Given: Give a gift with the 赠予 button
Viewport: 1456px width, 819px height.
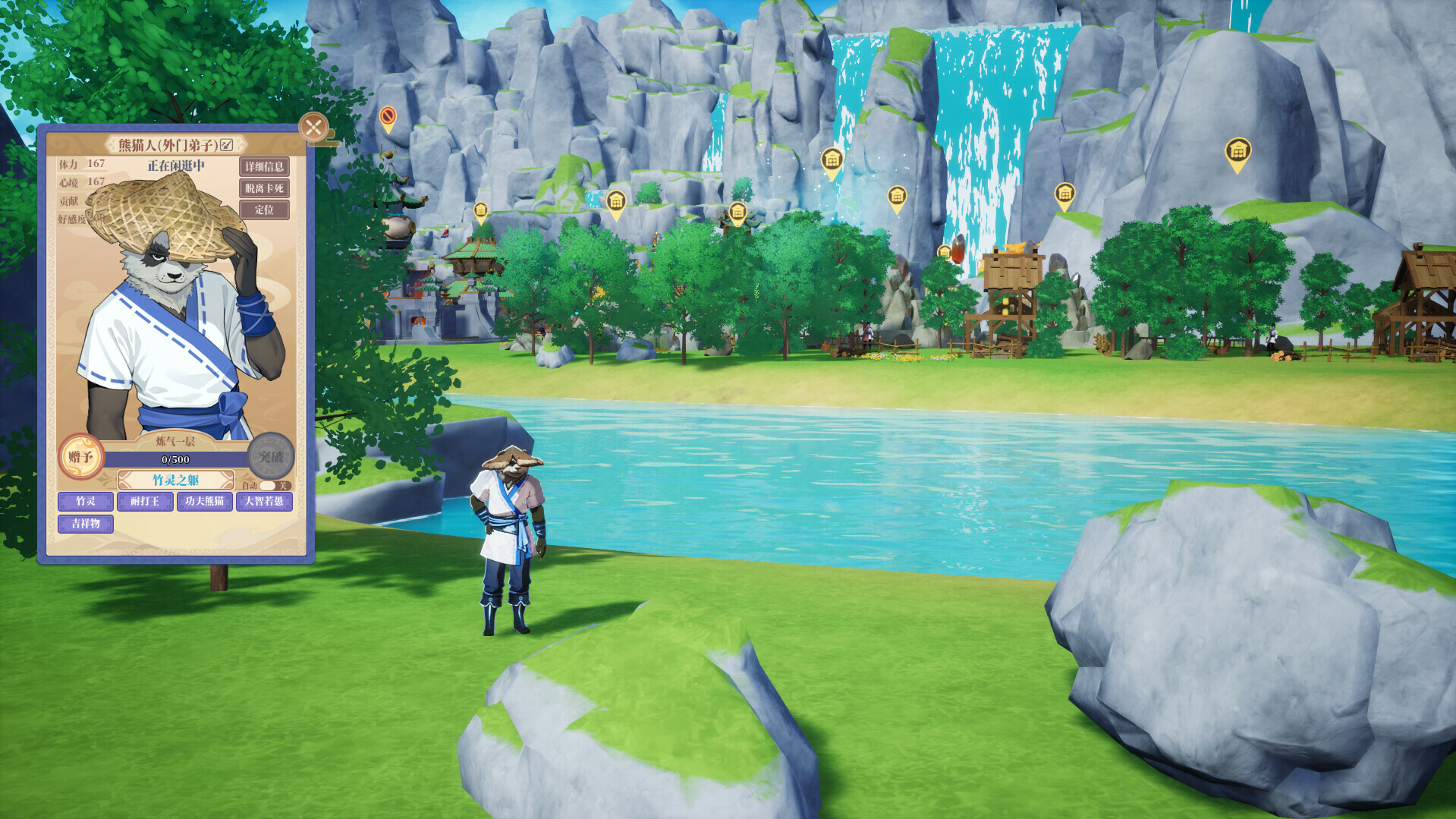Looking at the screenshot, I should coord(81,456).
